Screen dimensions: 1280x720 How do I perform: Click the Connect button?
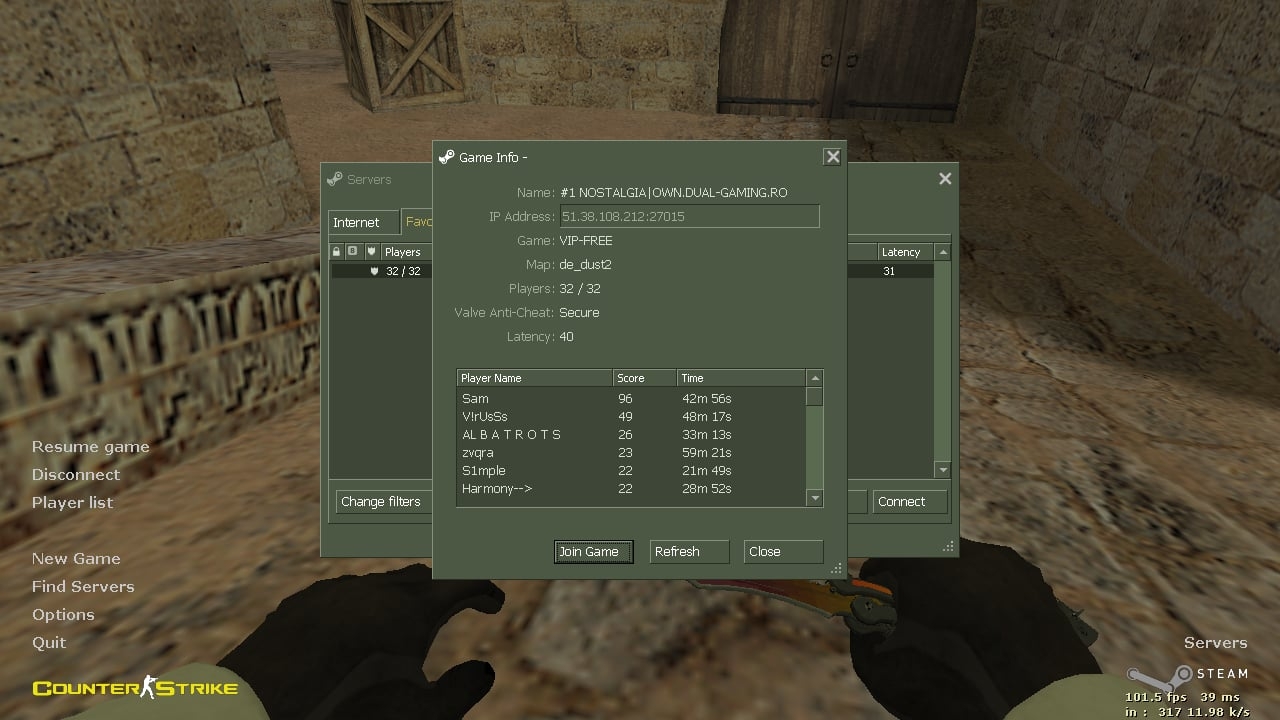[908, 501]
